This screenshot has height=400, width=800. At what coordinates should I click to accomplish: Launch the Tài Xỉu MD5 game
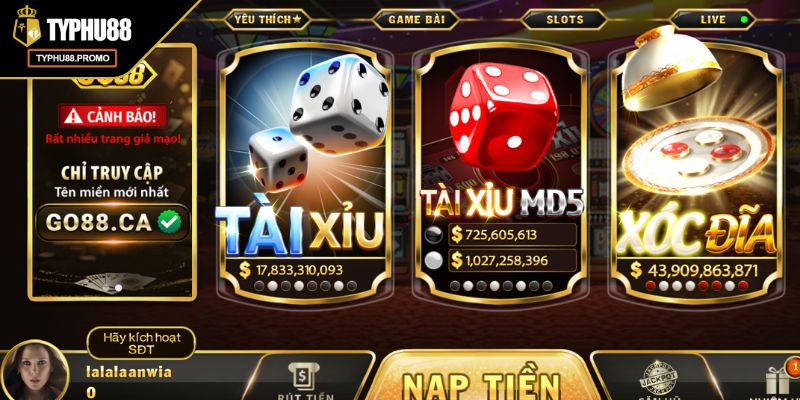(x=500, y=170)
